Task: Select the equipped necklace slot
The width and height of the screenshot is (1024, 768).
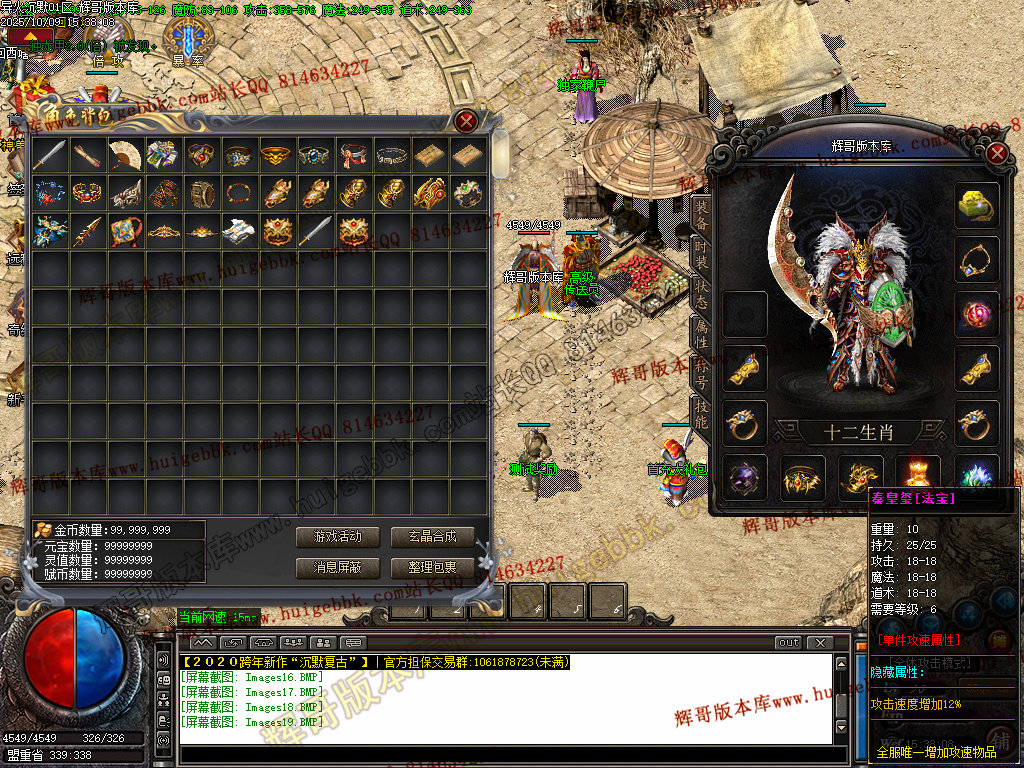Action: (977, 260)
